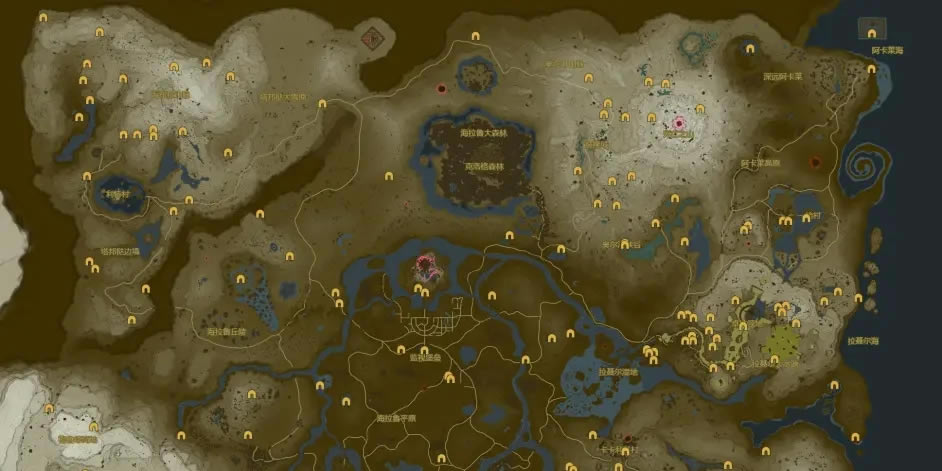Select the red dot marker northwest of 海拉鲁大森林
This screenshot has width=942, height=471.
(440, 89)
